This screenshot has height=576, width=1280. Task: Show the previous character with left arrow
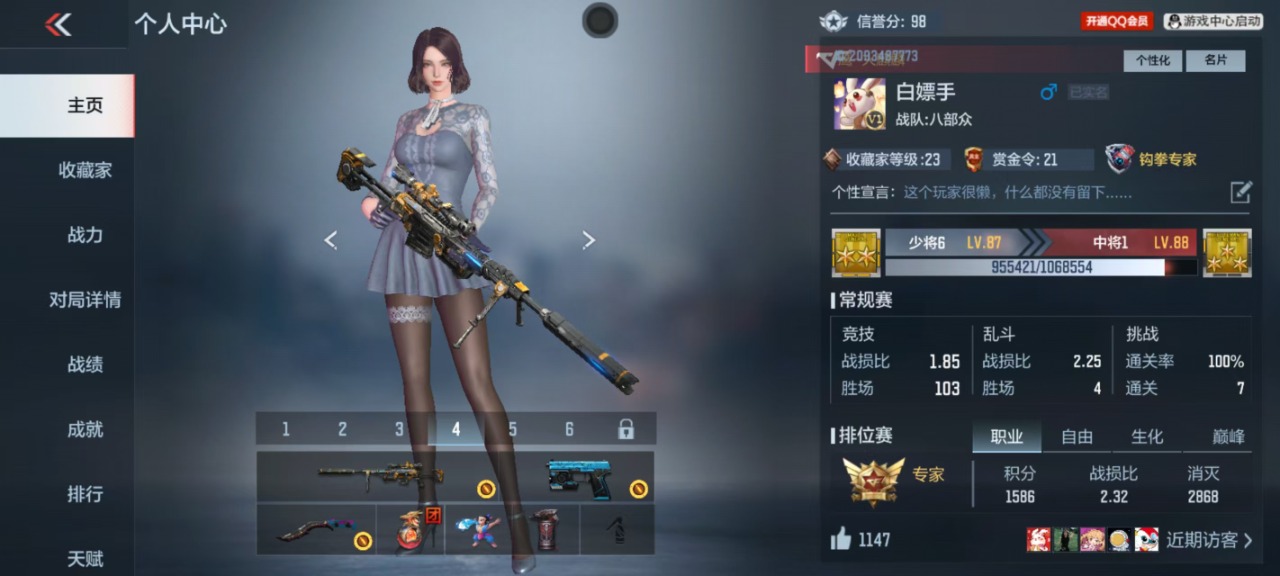pos(331,240)
